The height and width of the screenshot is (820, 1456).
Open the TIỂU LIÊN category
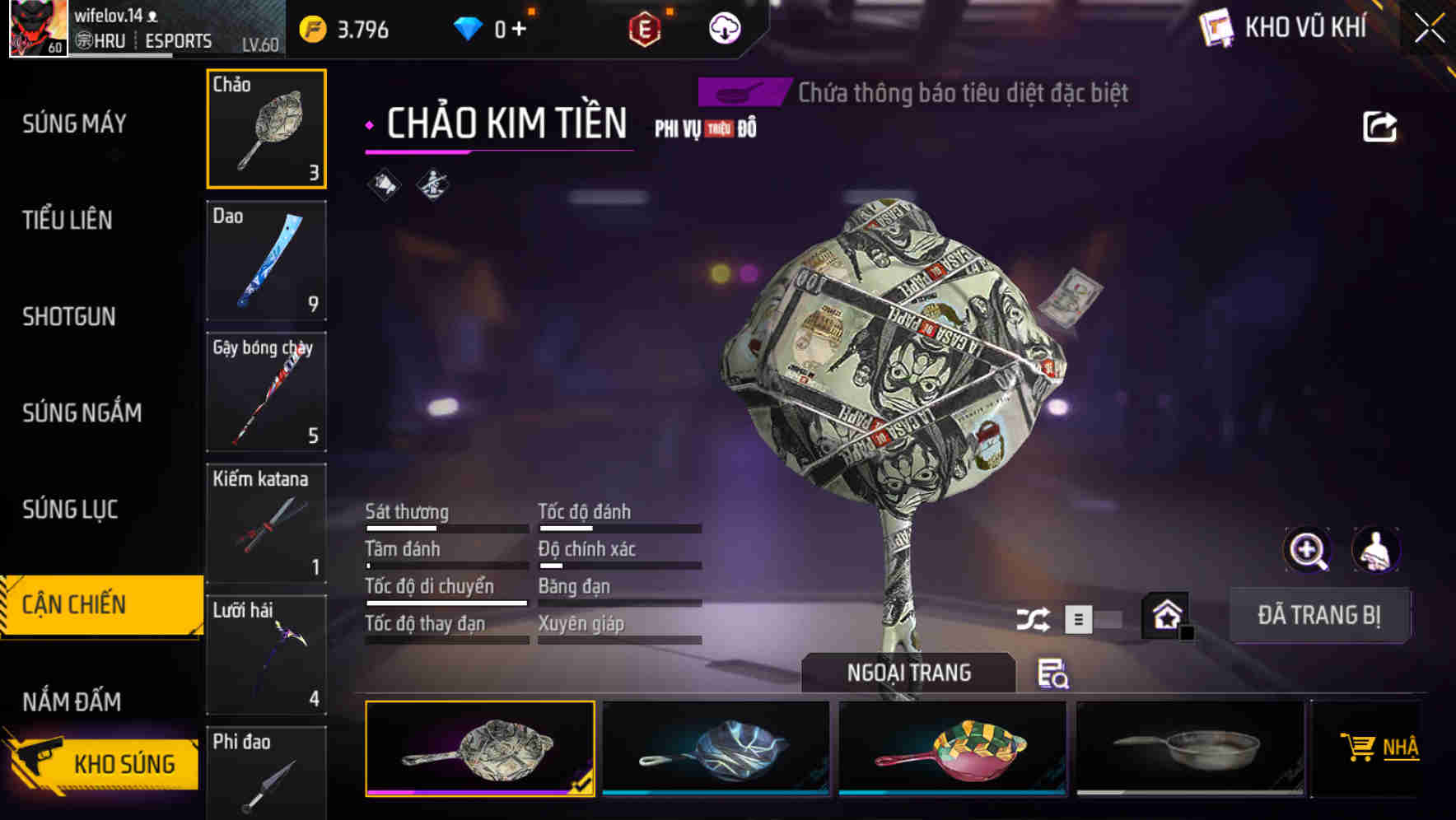(68, 220)
